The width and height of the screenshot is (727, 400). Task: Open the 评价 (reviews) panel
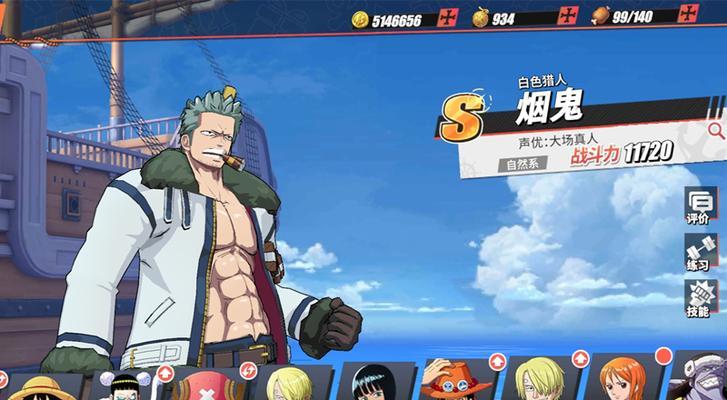click(x=697, y=207)
